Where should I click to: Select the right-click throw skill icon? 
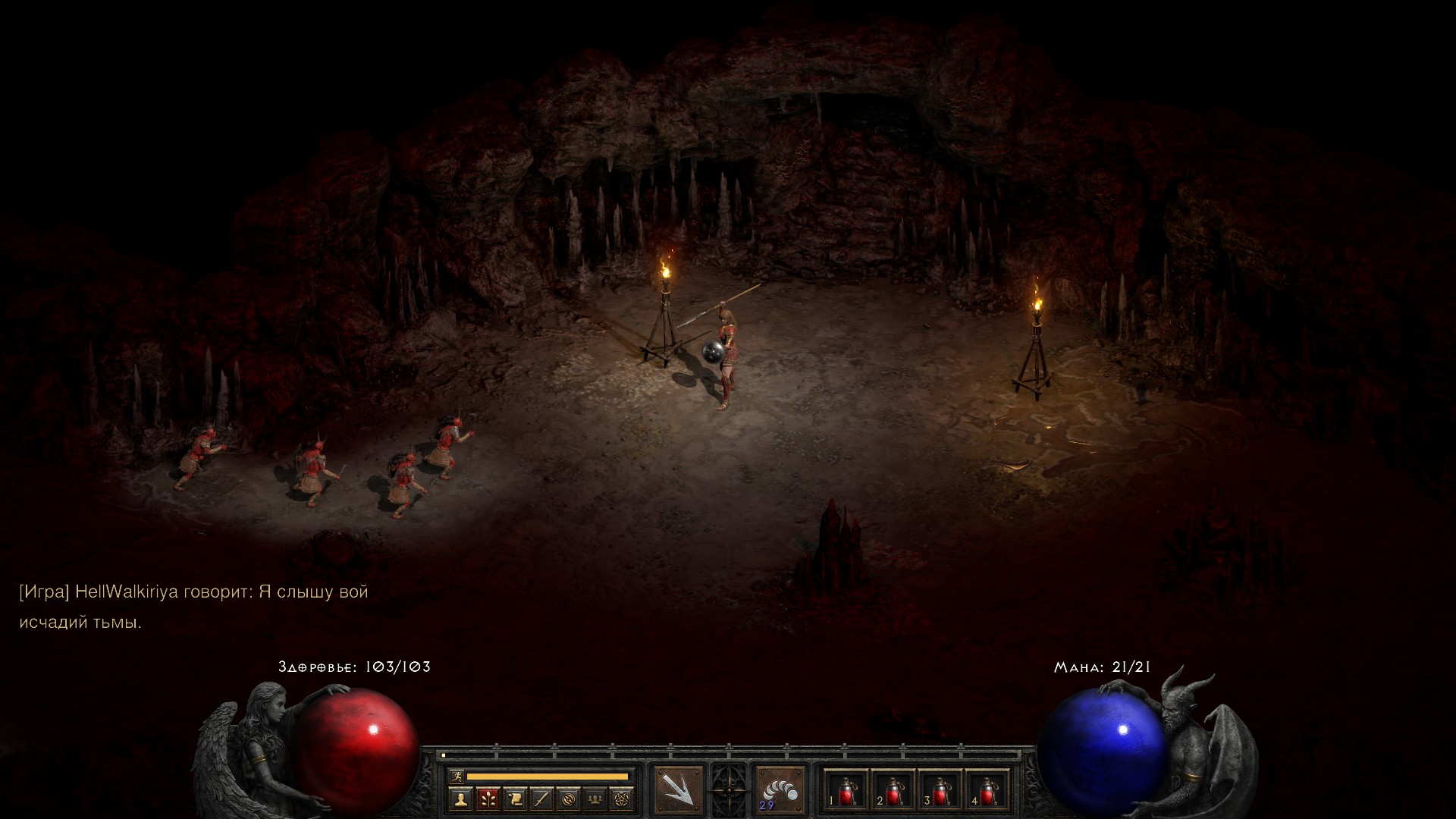click(x=780, y=790)
